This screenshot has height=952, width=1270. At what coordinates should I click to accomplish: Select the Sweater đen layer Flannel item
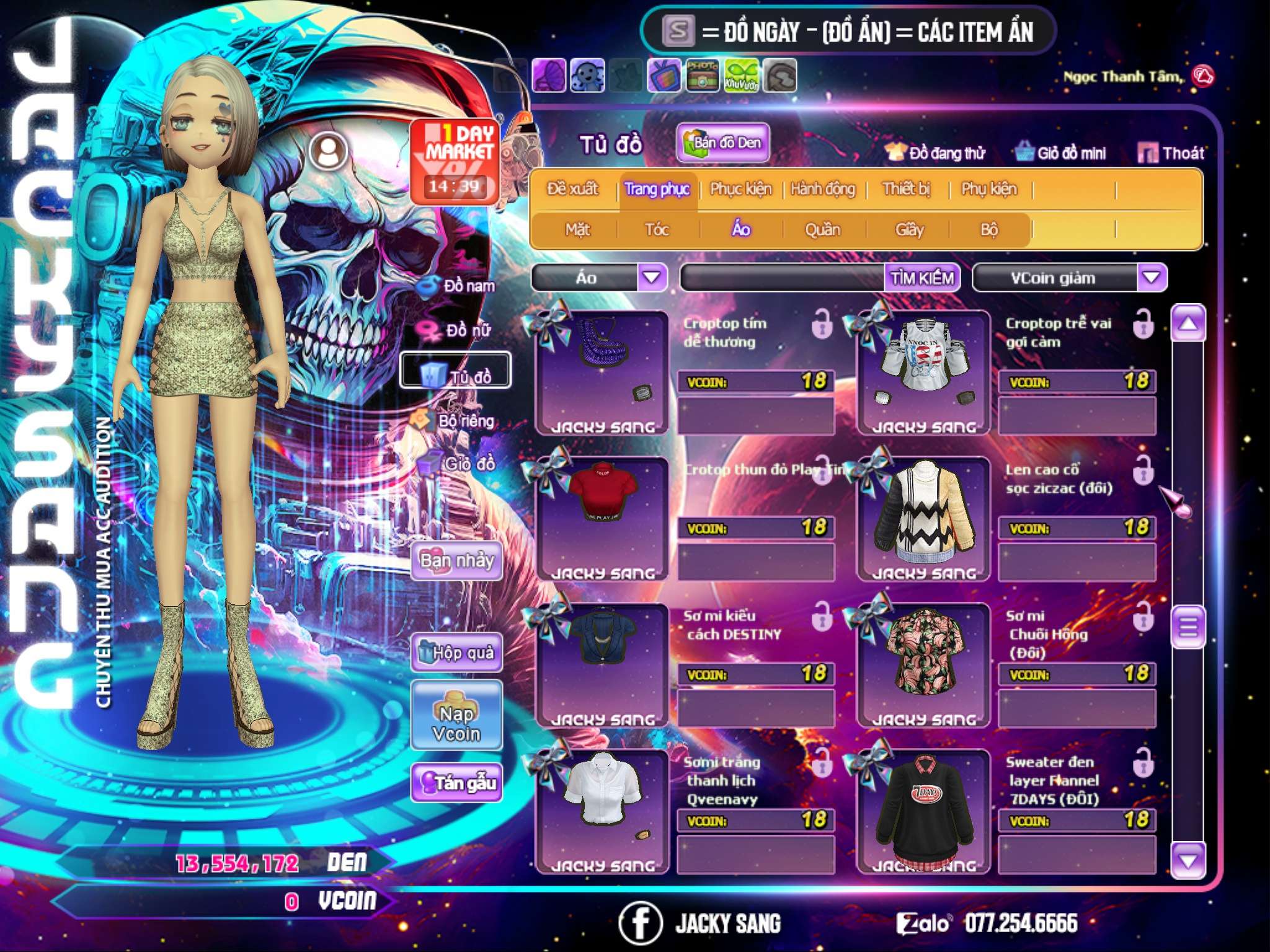[924, 811]
